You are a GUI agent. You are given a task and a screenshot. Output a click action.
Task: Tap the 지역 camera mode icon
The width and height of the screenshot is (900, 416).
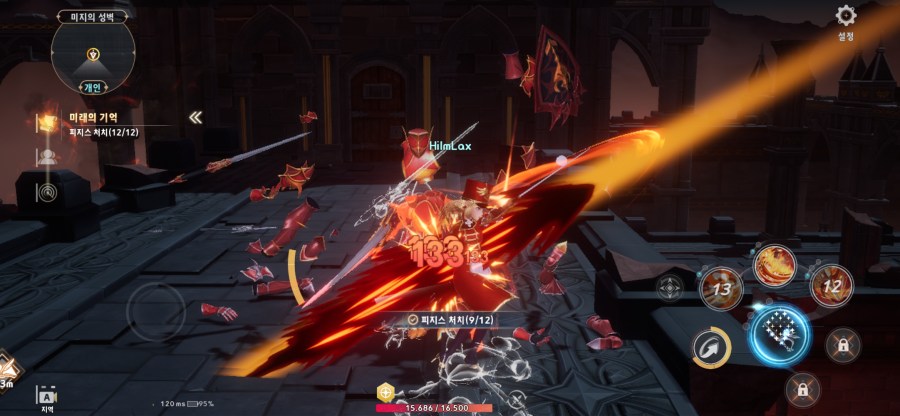point(45,397)
